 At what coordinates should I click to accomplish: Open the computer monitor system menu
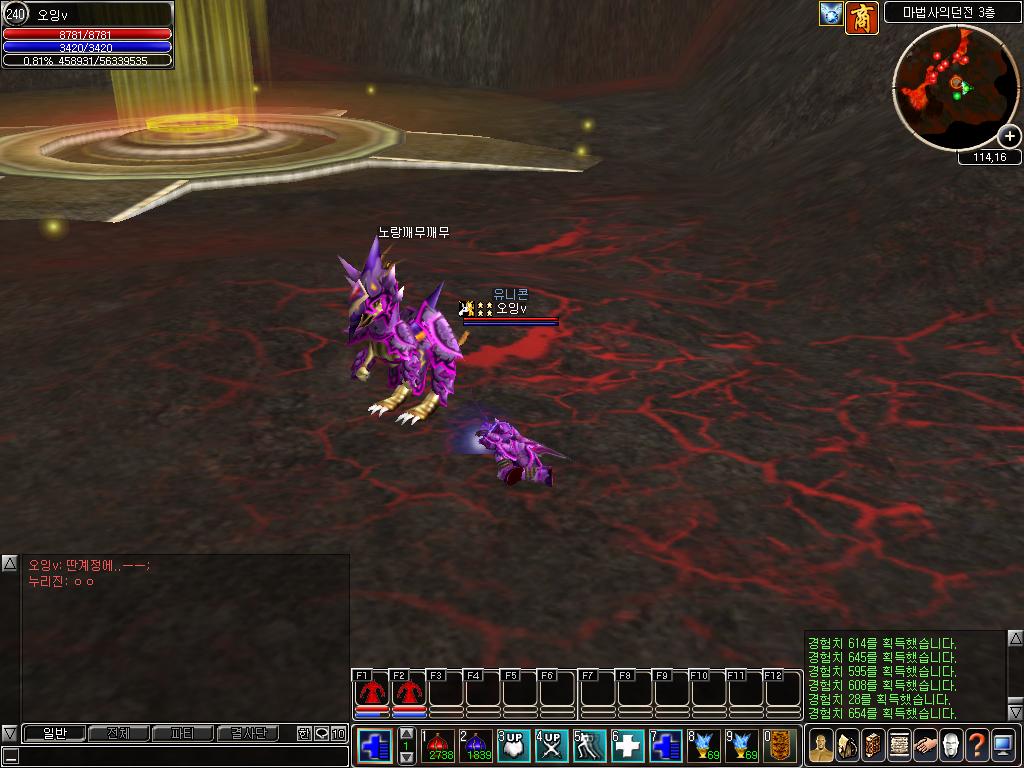[1003, 746]
